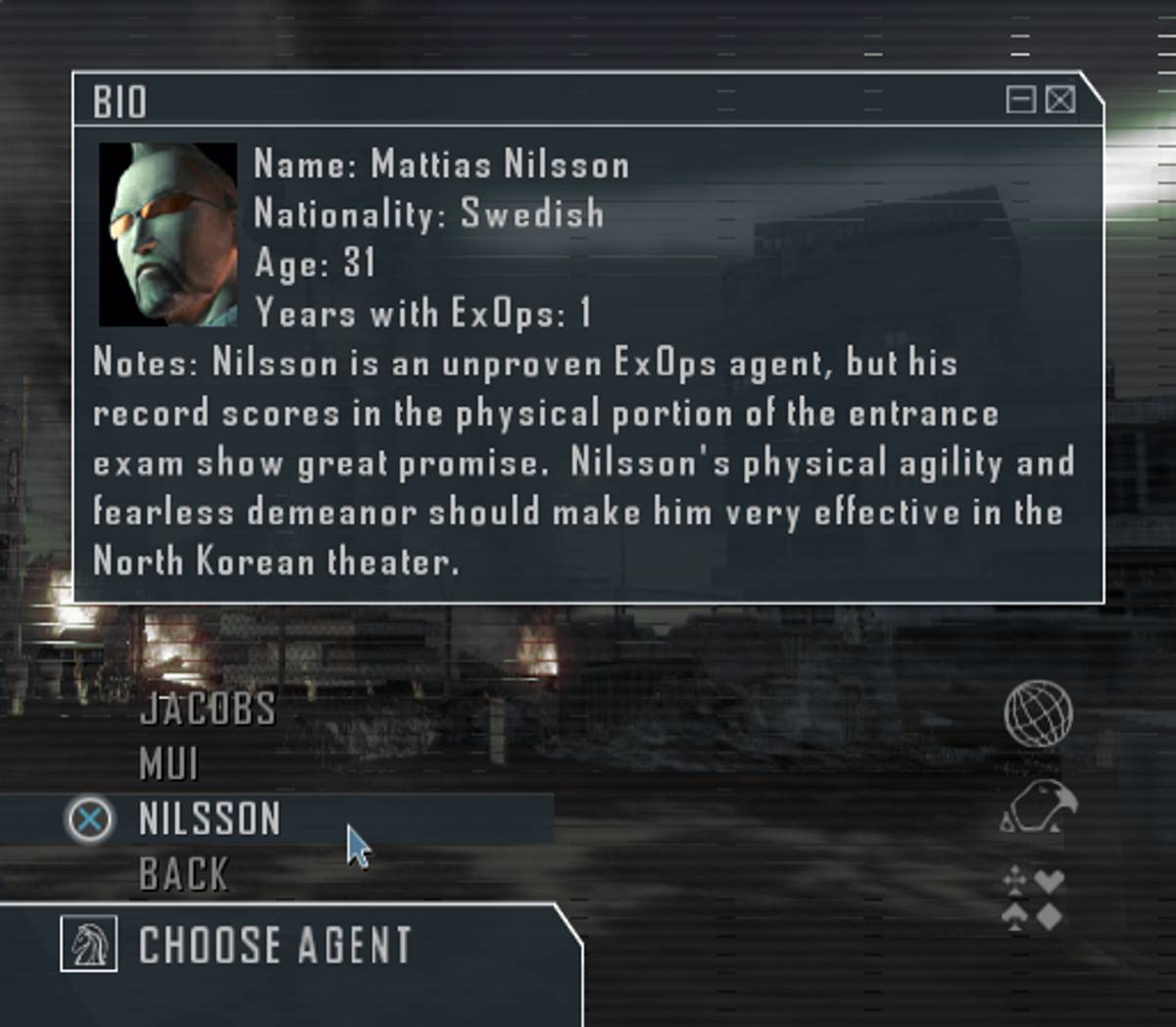Click Mattias Nilsson's portrait thumbnail
Screen dimensions: 1176x1027
168,234
